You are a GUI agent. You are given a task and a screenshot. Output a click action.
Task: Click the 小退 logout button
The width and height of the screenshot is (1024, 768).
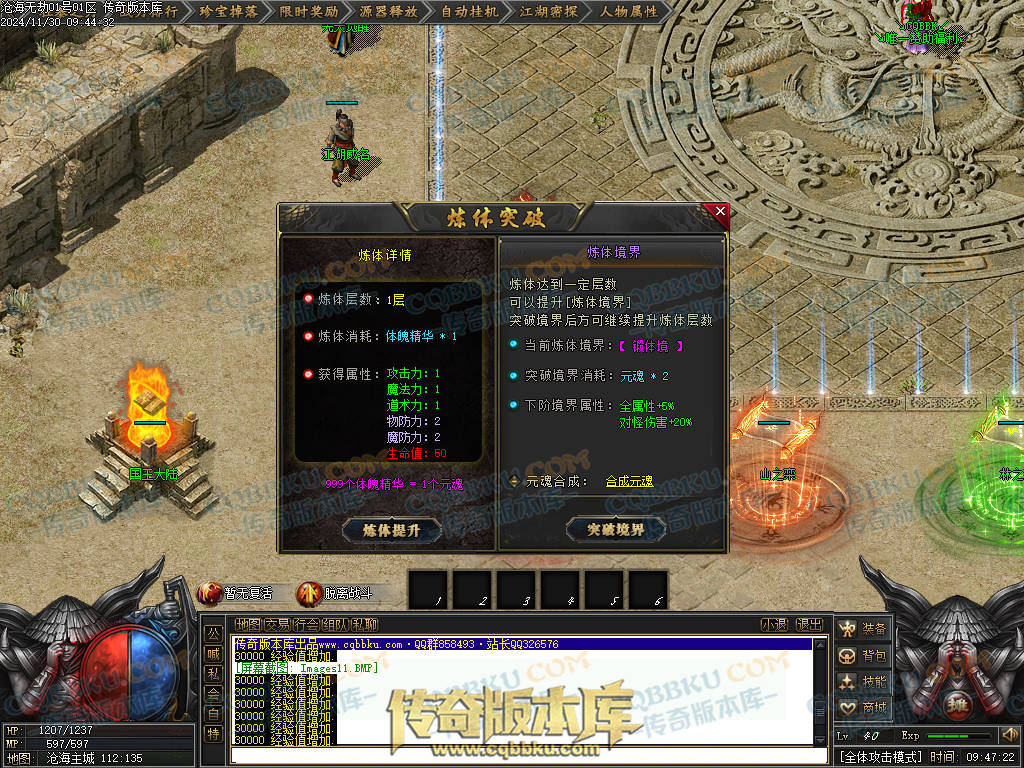(x=774, y=625)
